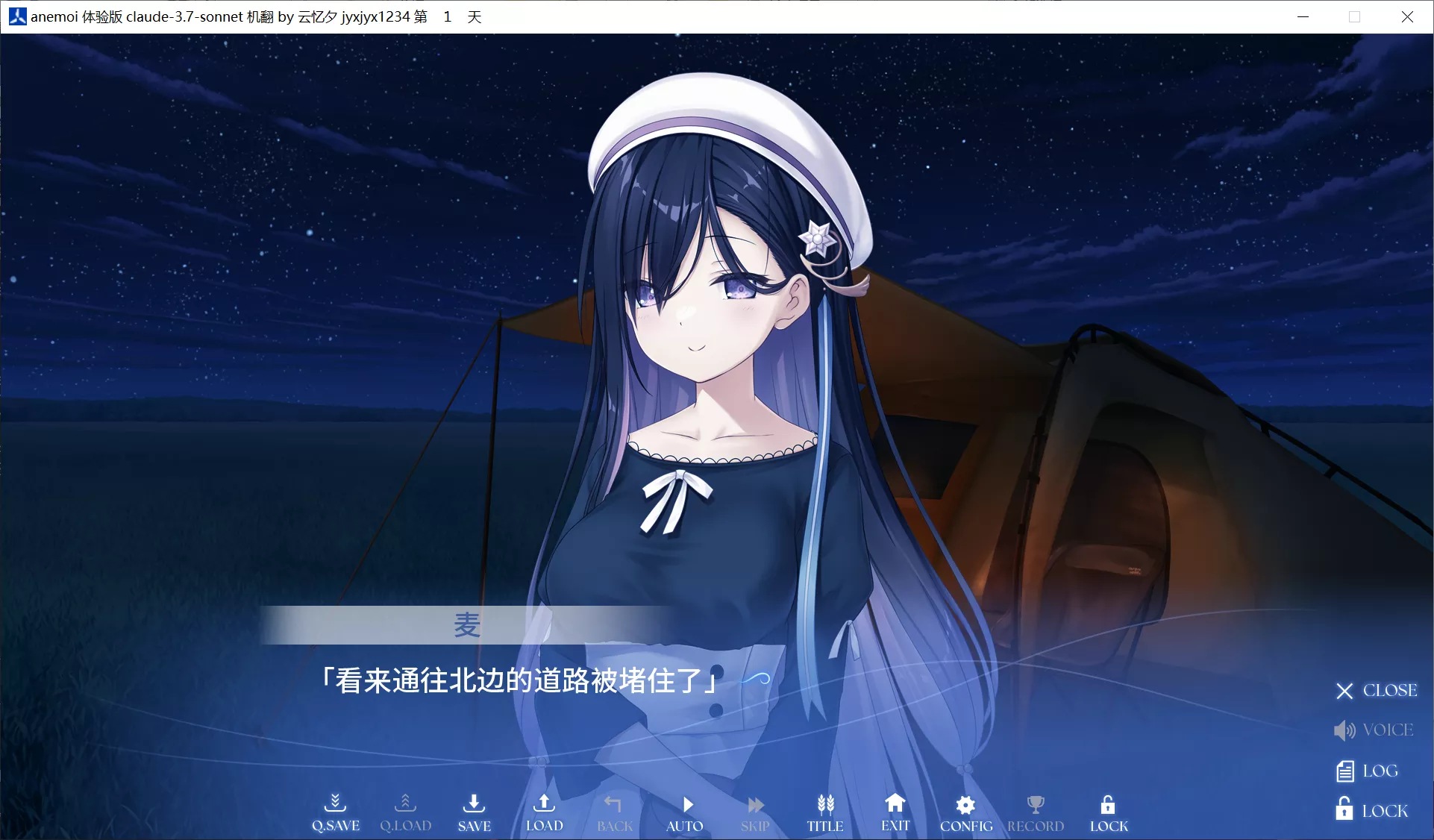This screenshot has width=1434, height=840.
Task: Click the BACK rewind icon
Action: click(613, 808)
